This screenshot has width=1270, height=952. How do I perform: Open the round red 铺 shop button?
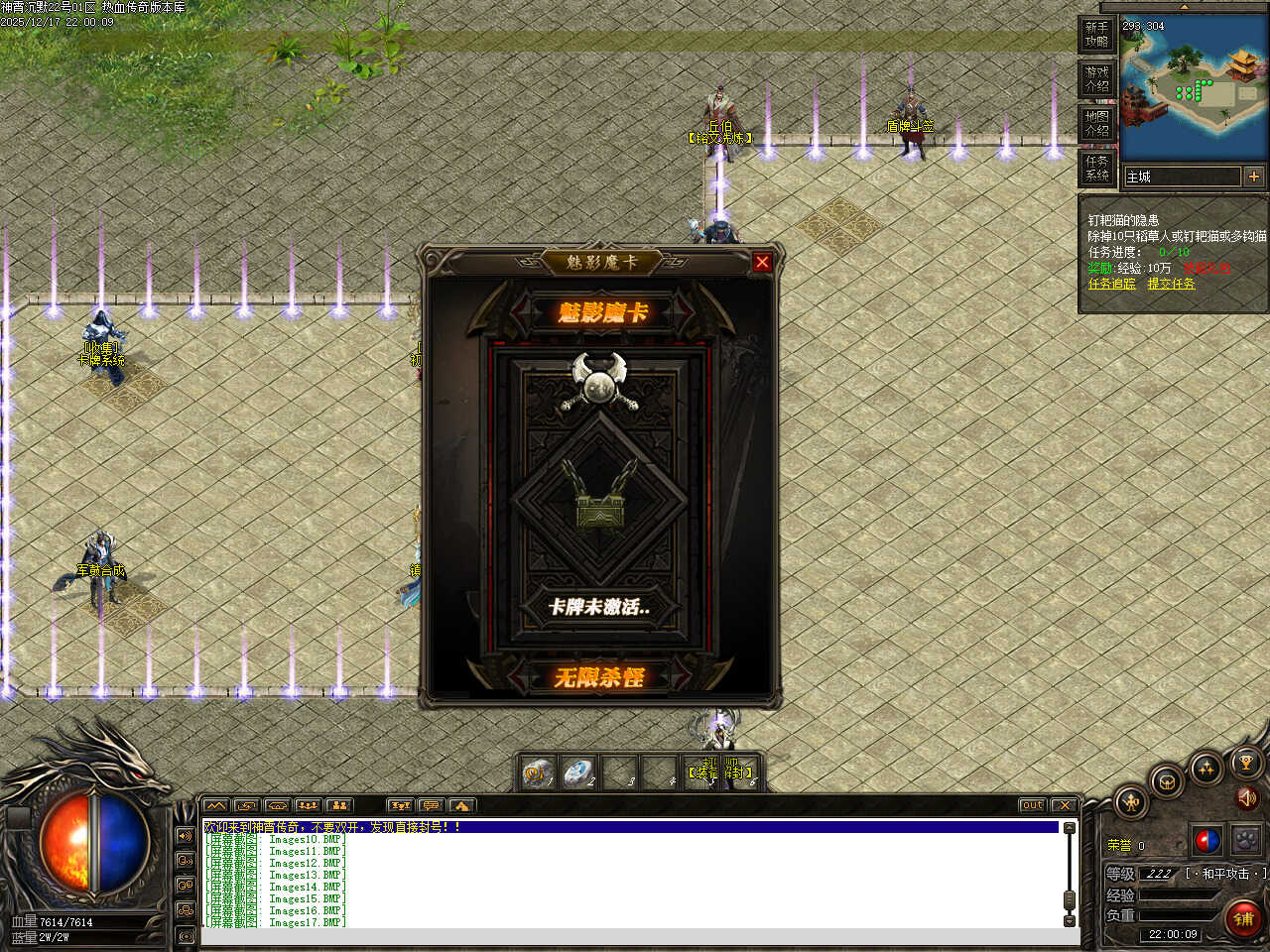tap(1243, 919)
